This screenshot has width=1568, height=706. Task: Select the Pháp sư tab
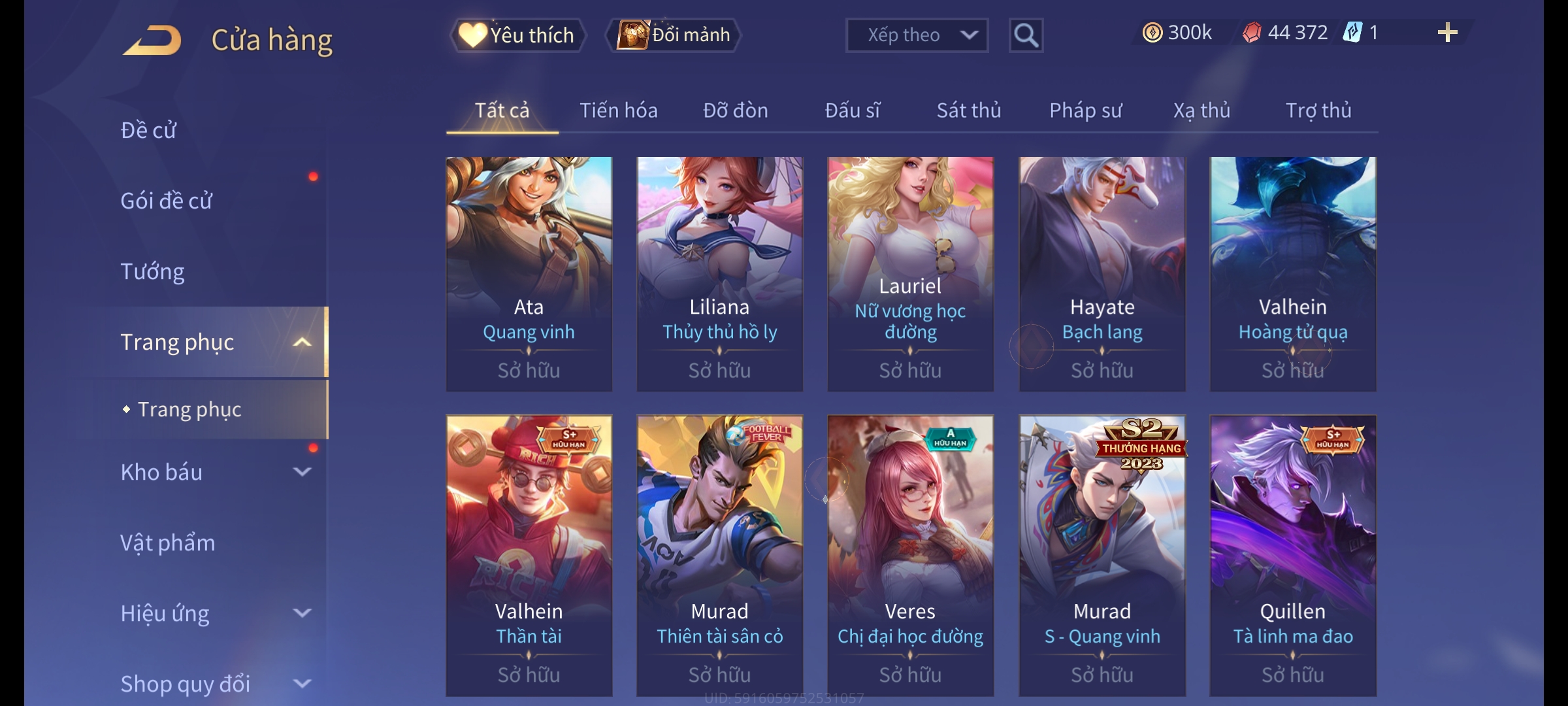point(1085,110)
